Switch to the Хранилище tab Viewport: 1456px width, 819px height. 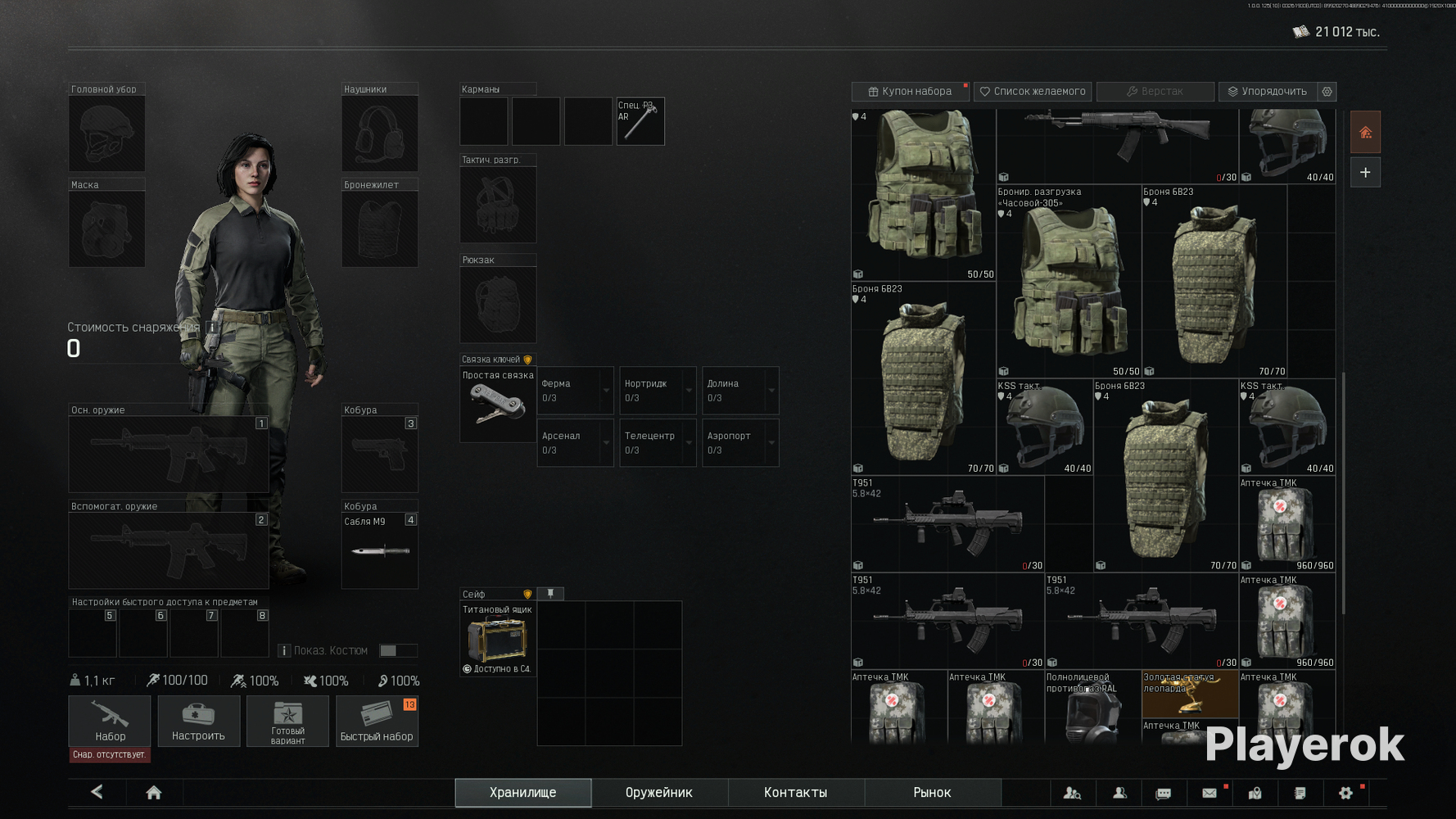click(x=522, y=792)
